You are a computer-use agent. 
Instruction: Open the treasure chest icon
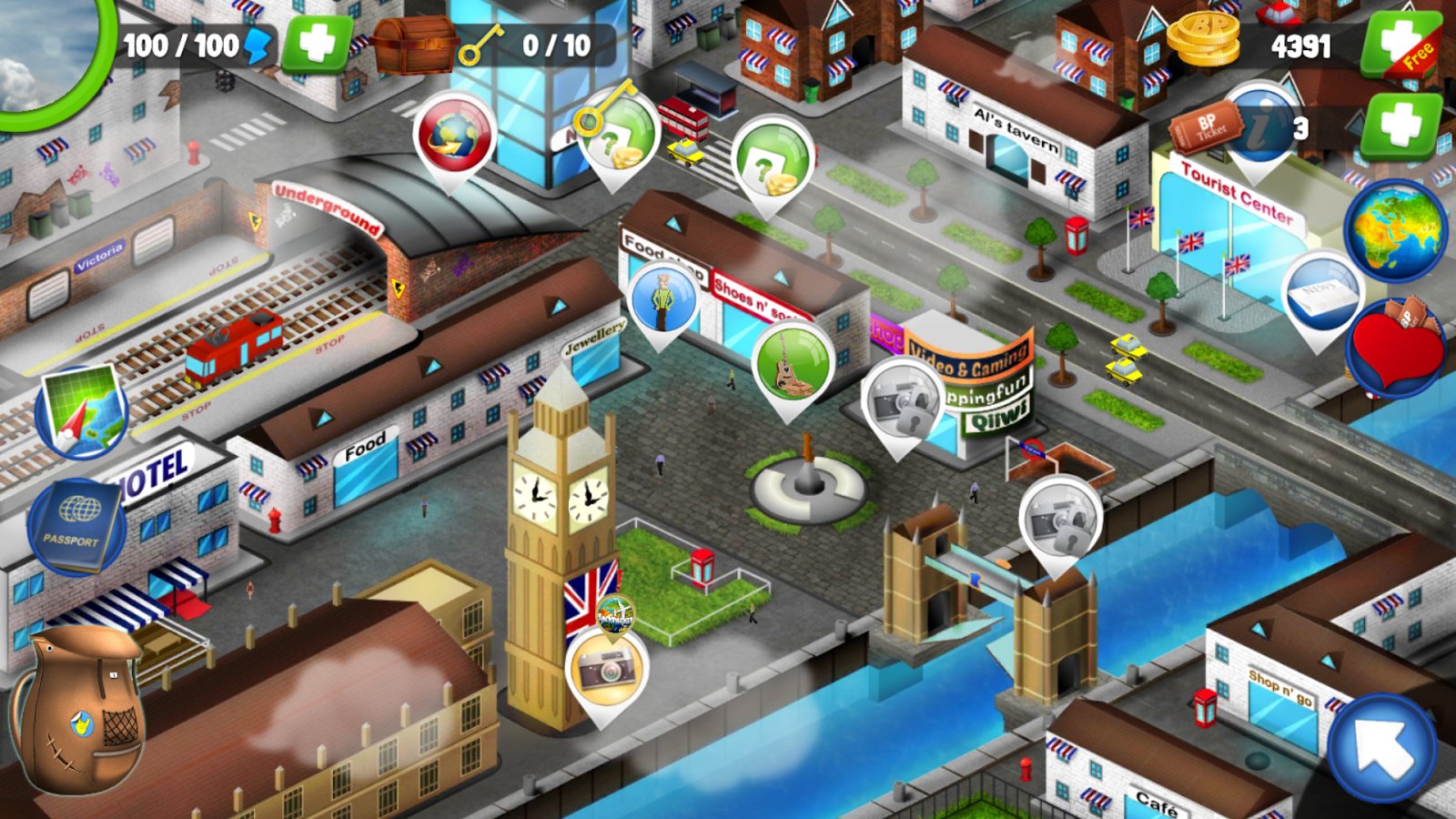(x=413, y=44)
